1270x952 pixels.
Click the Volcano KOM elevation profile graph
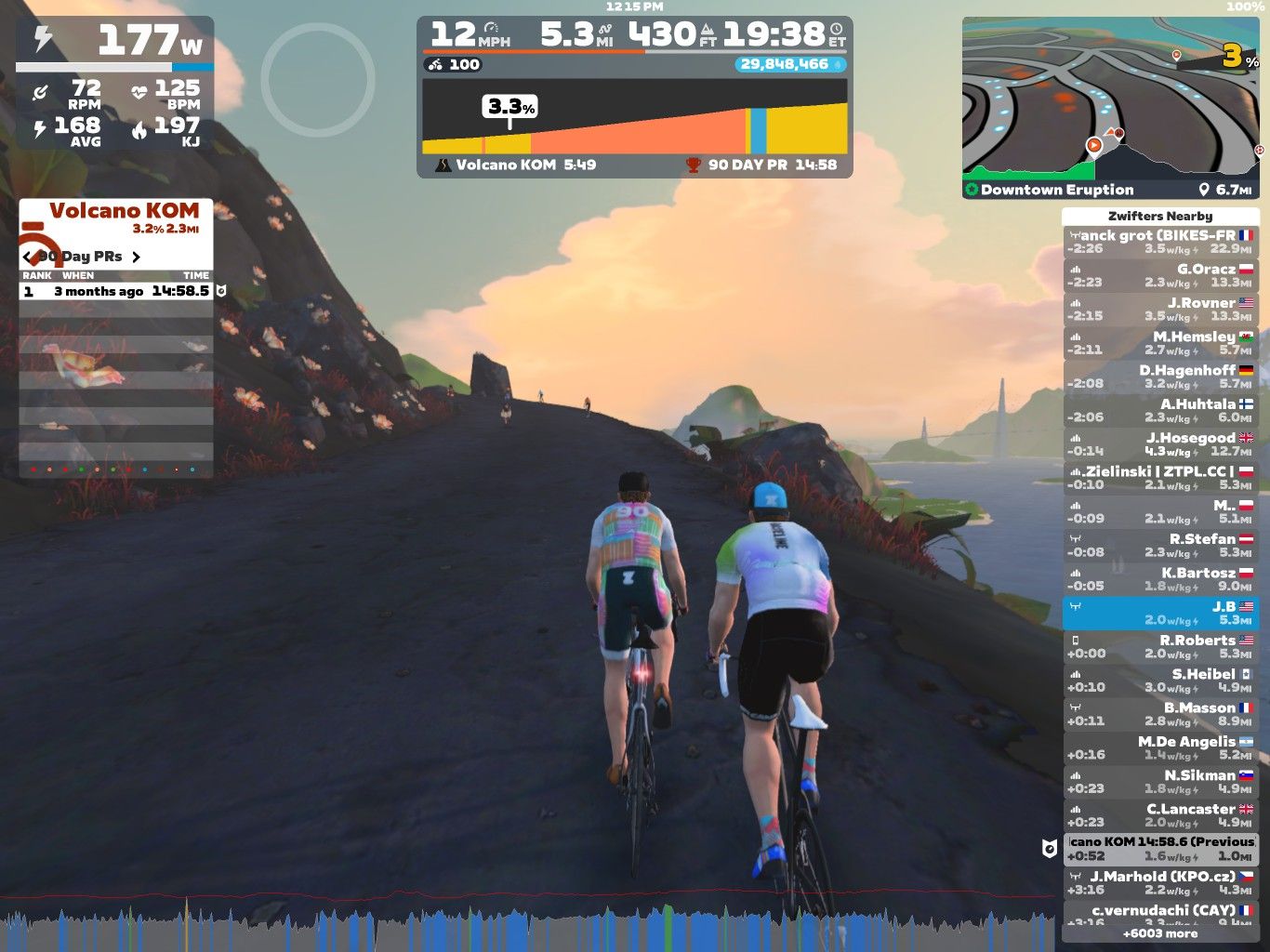point(634,117)
